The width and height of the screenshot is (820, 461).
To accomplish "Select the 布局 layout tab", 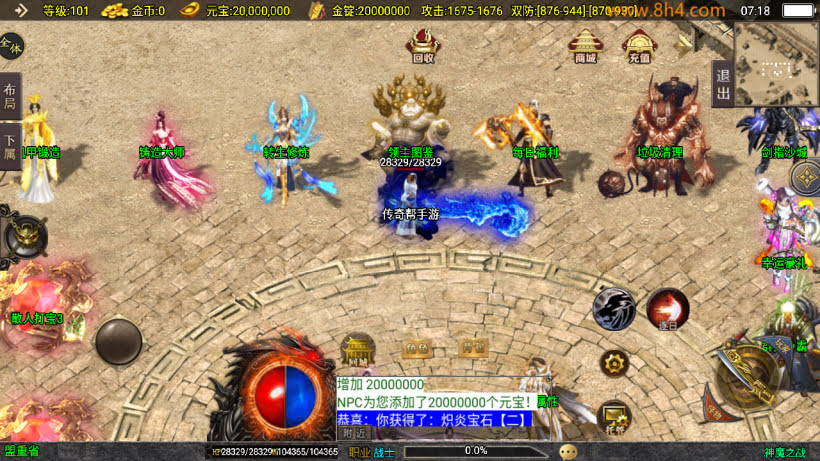I will pos(10,96).
